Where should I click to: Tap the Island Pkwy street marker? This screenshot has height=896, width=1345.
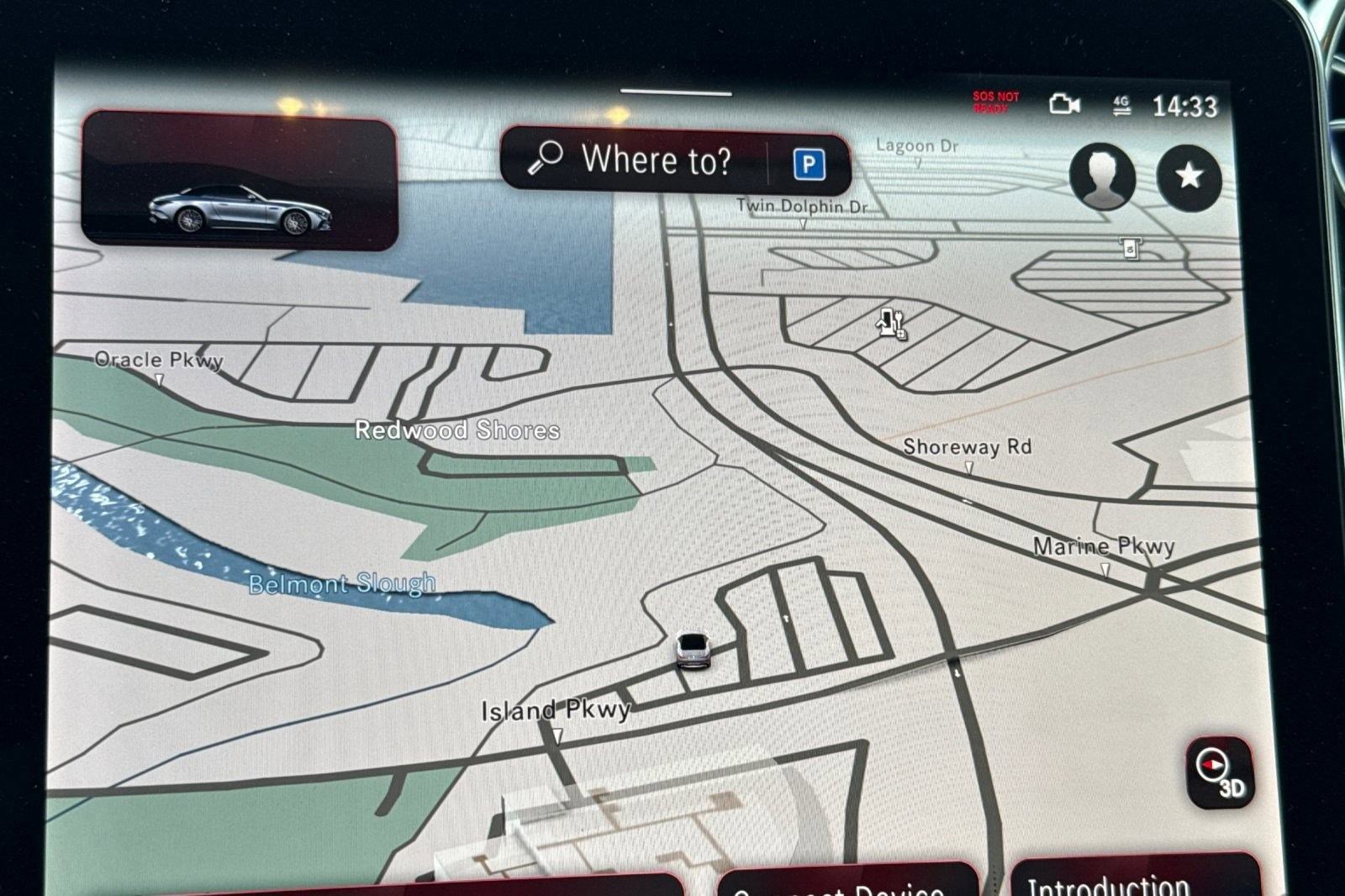pyautogui.click(x=556, y=736)
